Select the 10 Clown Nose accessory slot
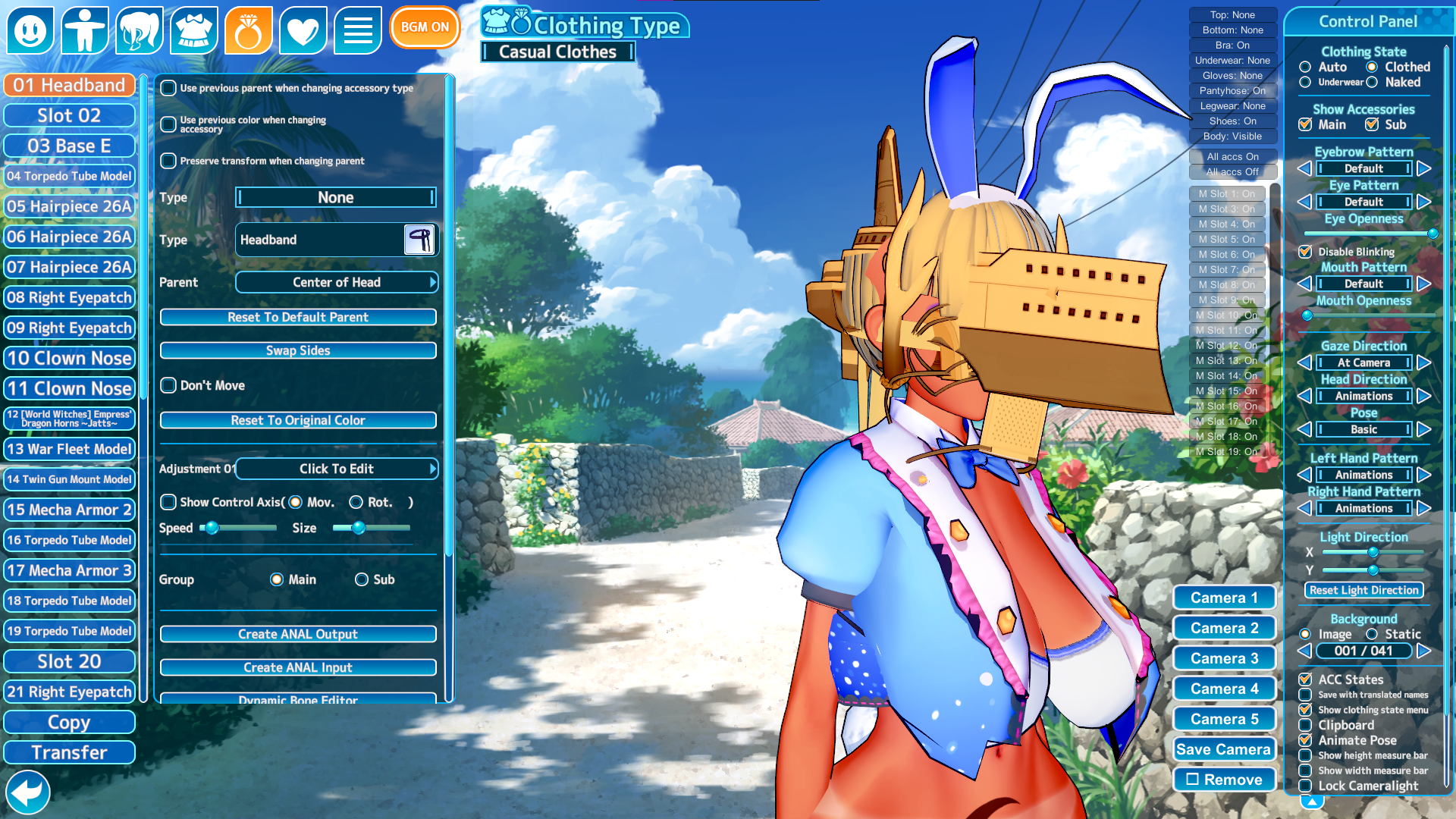Image resolution: width=1456 pixels, height=819 pixels. tap(69, 358)
